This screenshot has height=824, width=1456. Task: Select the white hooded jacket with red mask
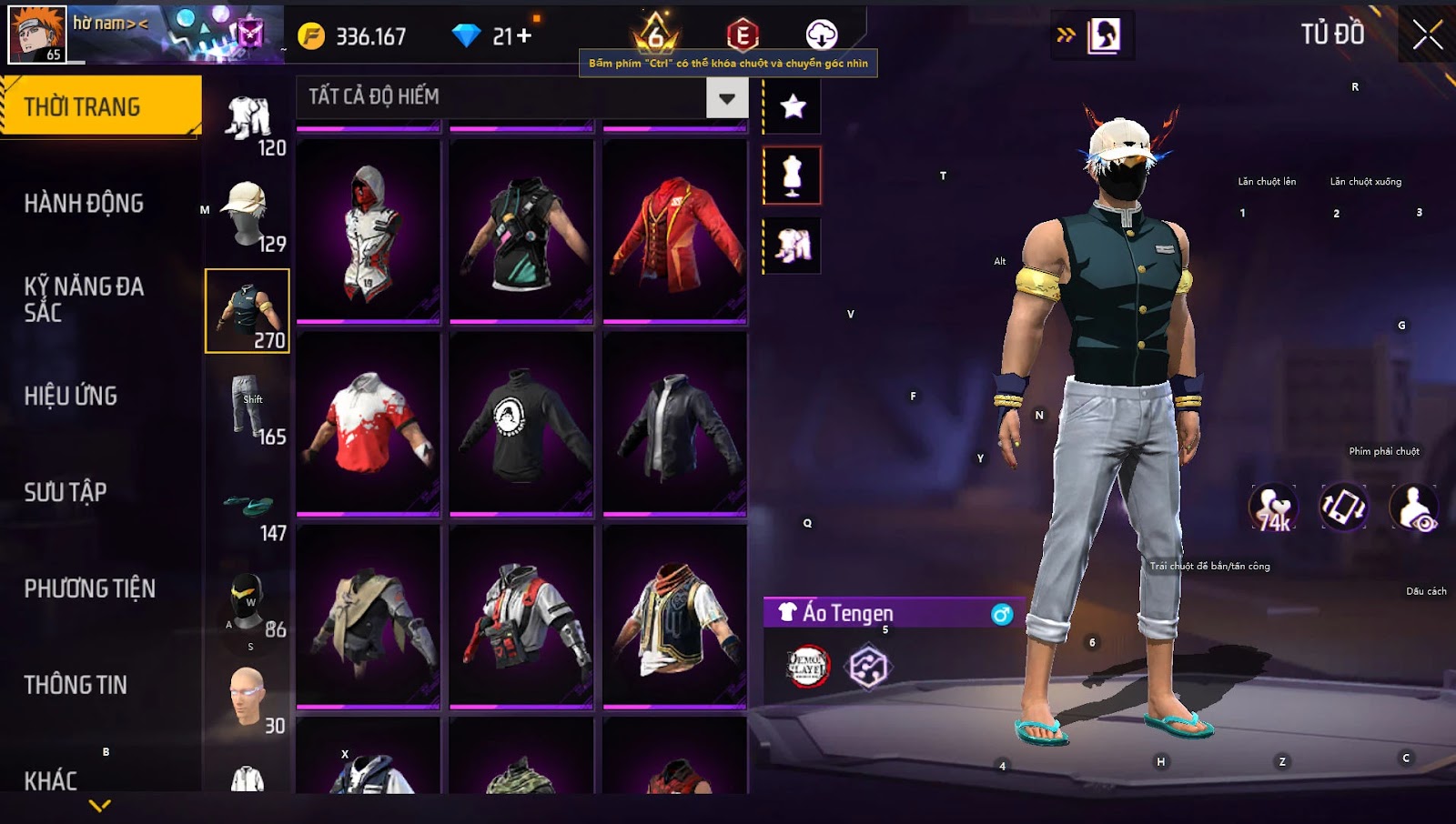369,231
